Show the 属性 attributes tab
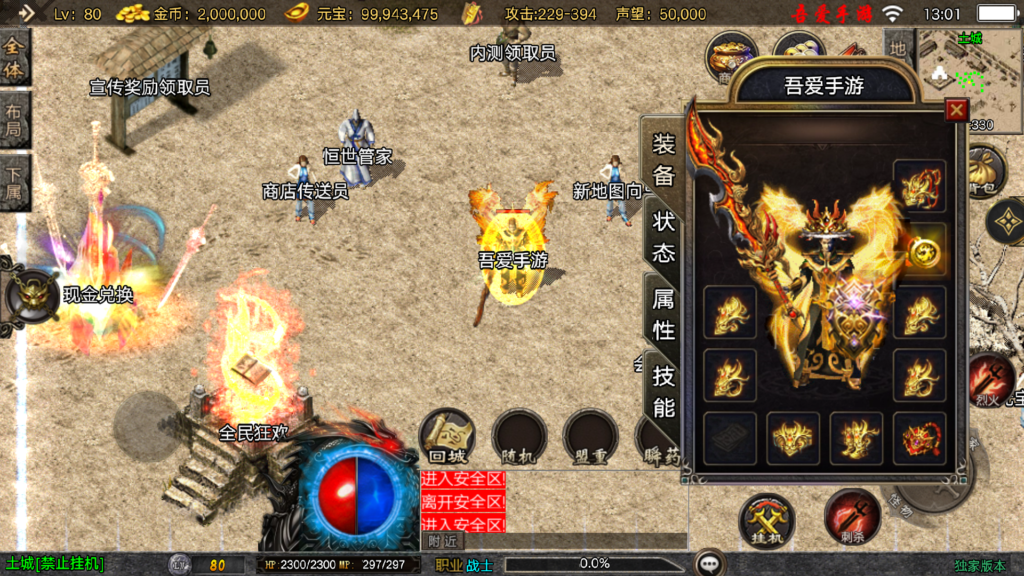Screen dimensions: 1024x576 point(664,314)
